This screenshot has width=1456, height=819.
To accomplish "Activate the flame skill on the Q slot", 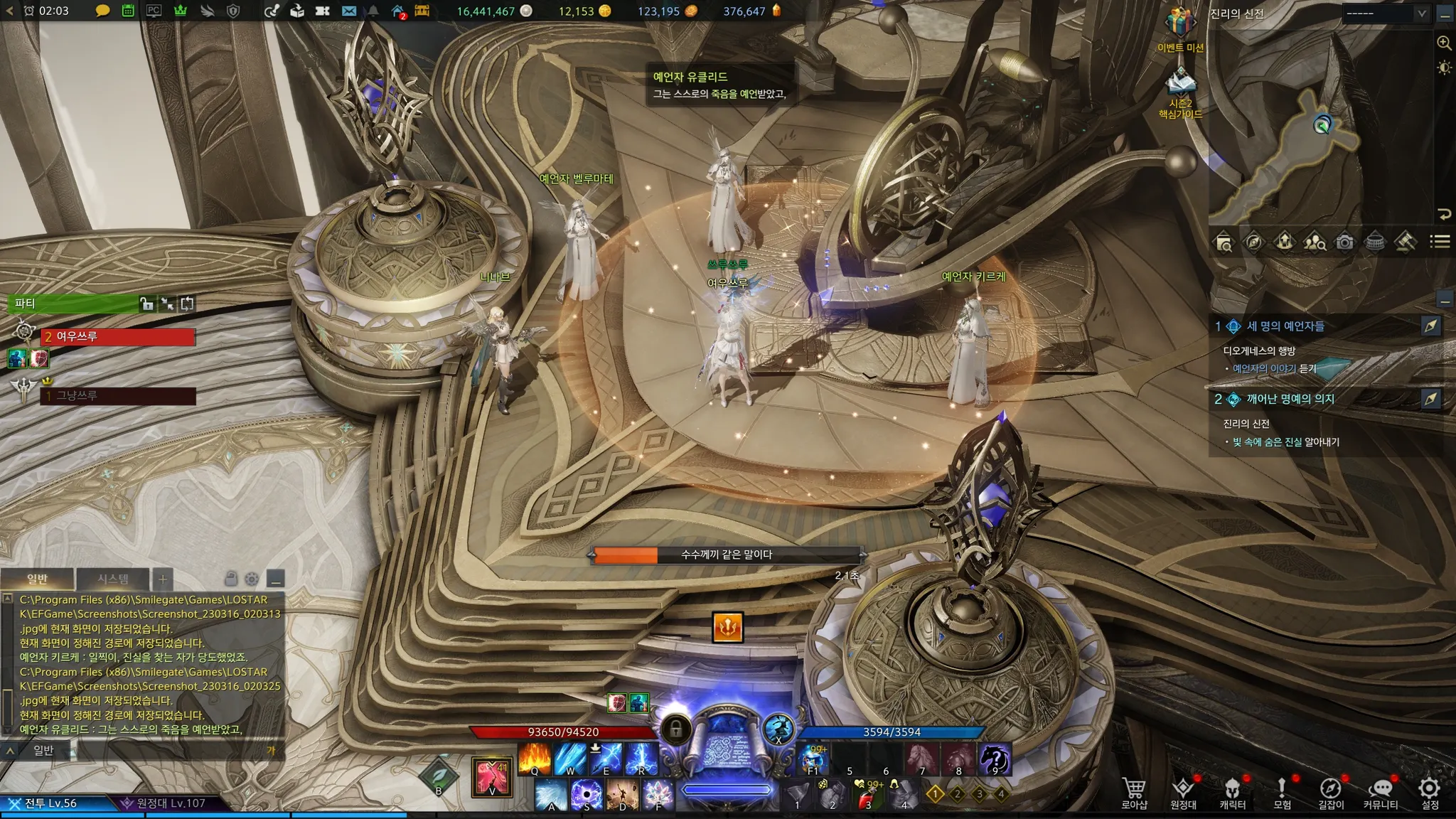I will point(535,758).
